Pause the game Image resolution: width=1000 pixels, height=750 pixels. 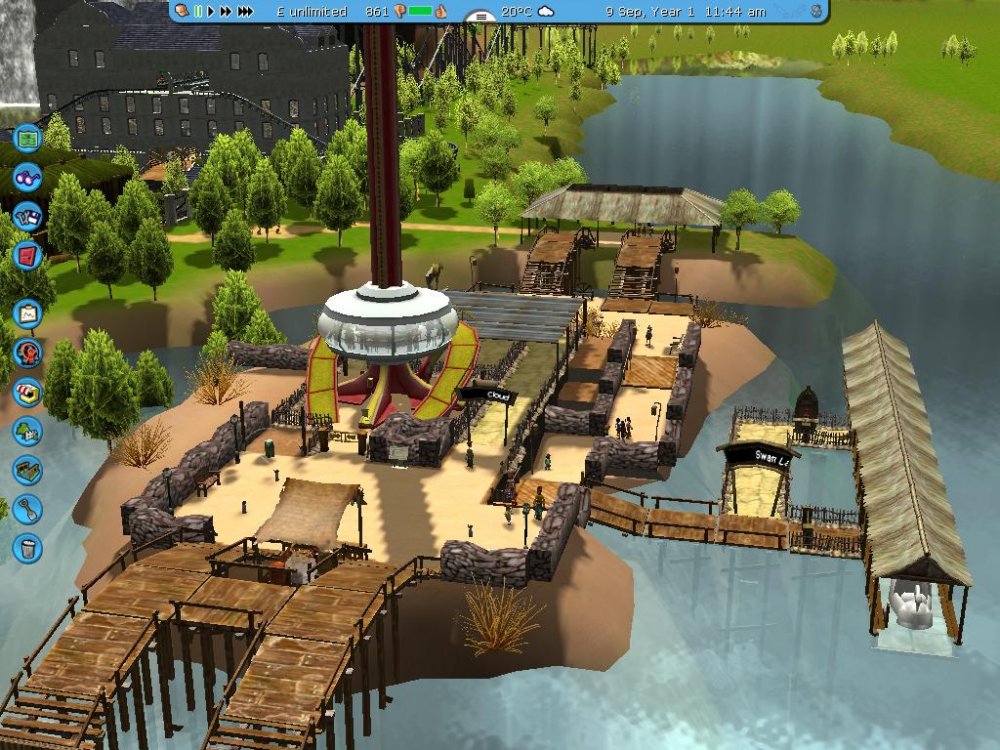tap(198, 11)
